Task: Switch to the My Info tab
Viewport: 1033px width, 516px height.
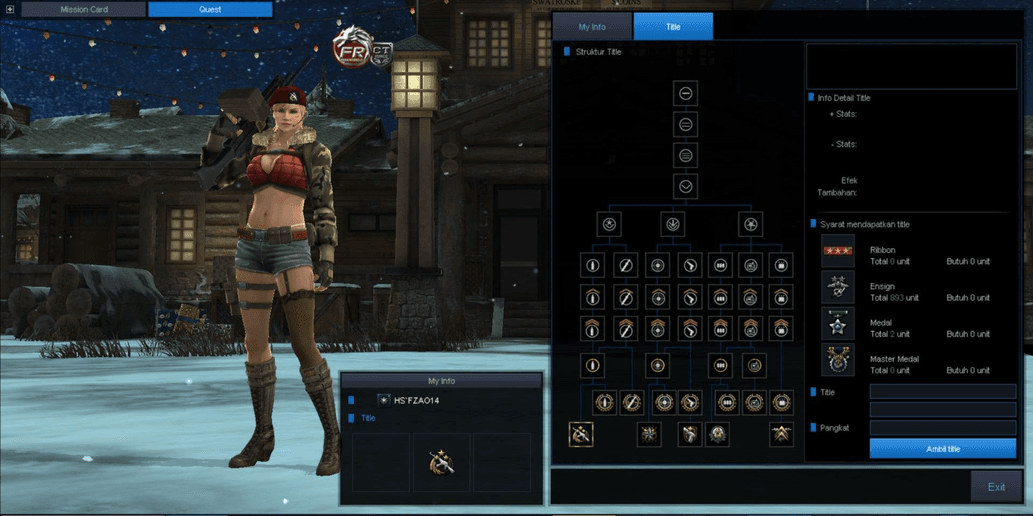Action: (x=592, y=27)
